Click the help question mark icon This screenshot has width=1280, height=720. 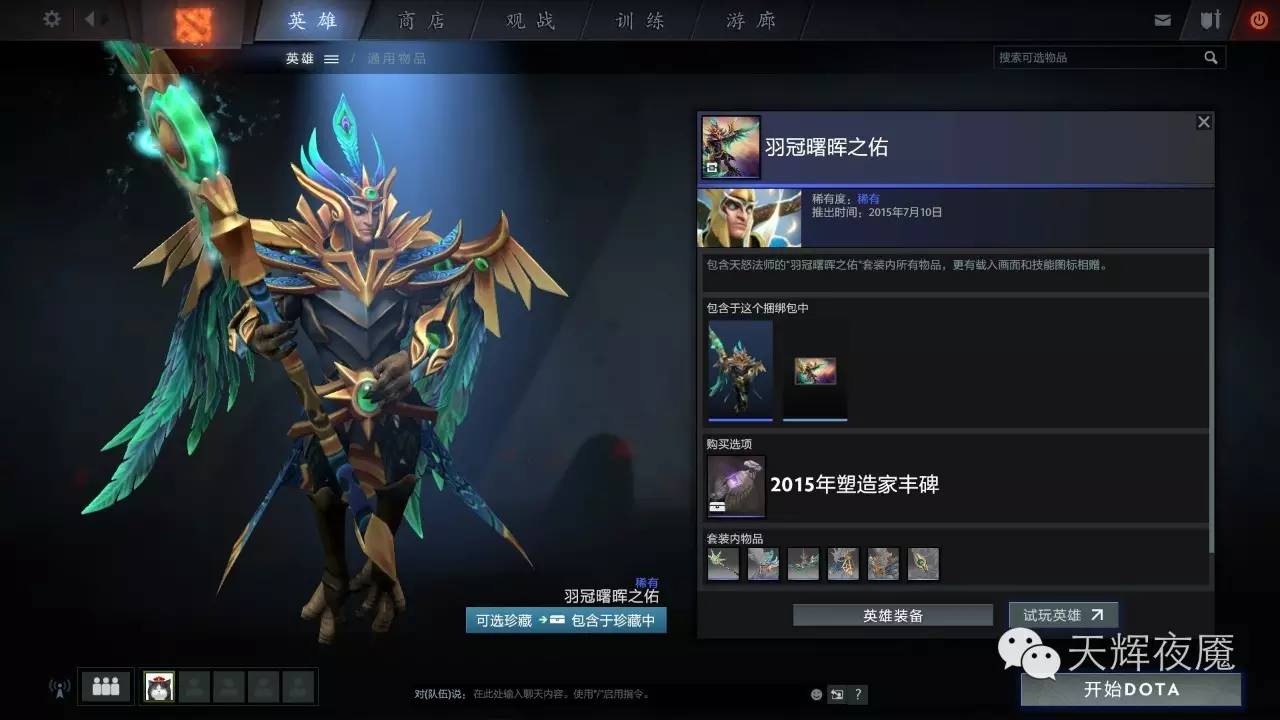(858, 694)
